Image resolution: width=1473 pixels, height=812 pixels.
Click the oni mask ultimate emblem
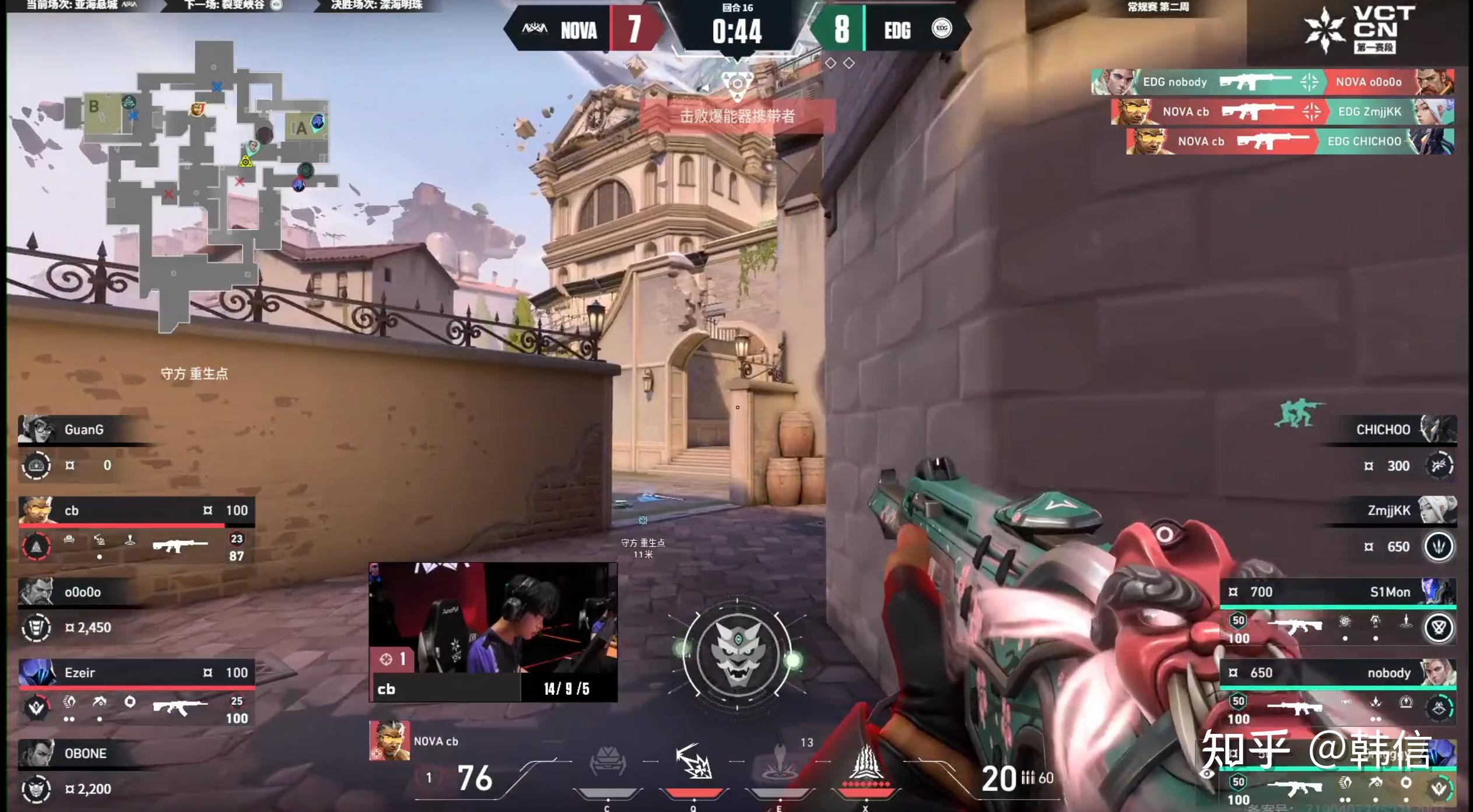[x=737, y=654]
